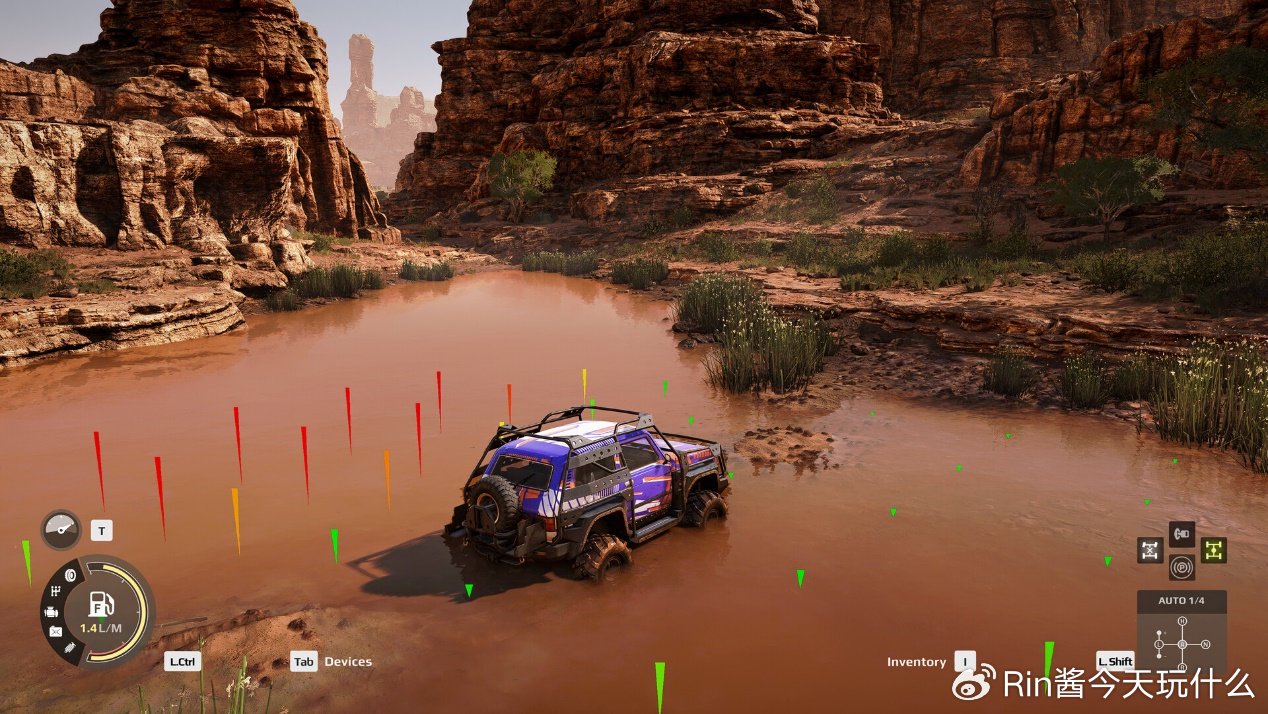Activate the winch icon
The height and width of the screenshot is (714, 1268).
point(1181,534)
